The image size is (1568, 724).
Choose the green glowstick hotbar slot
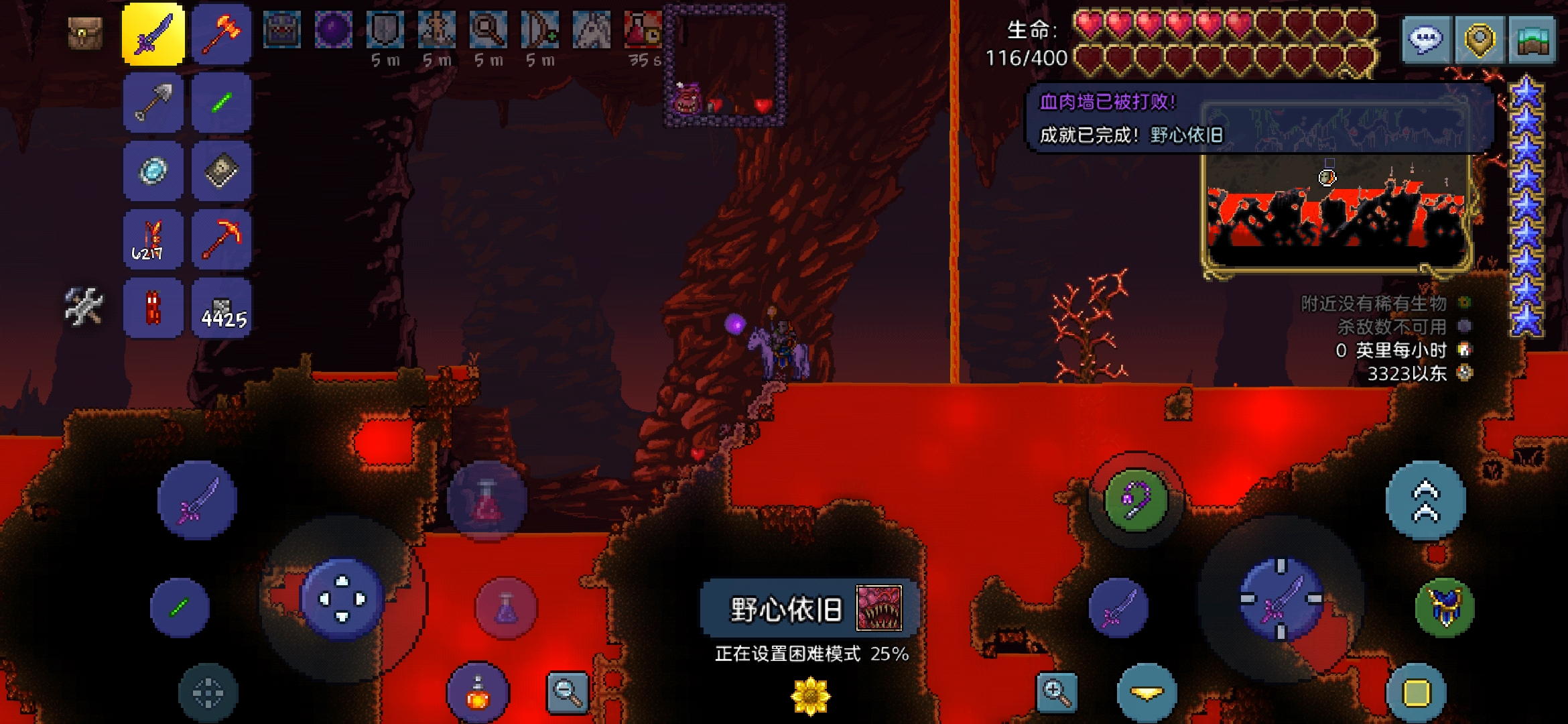click(221, 103)
